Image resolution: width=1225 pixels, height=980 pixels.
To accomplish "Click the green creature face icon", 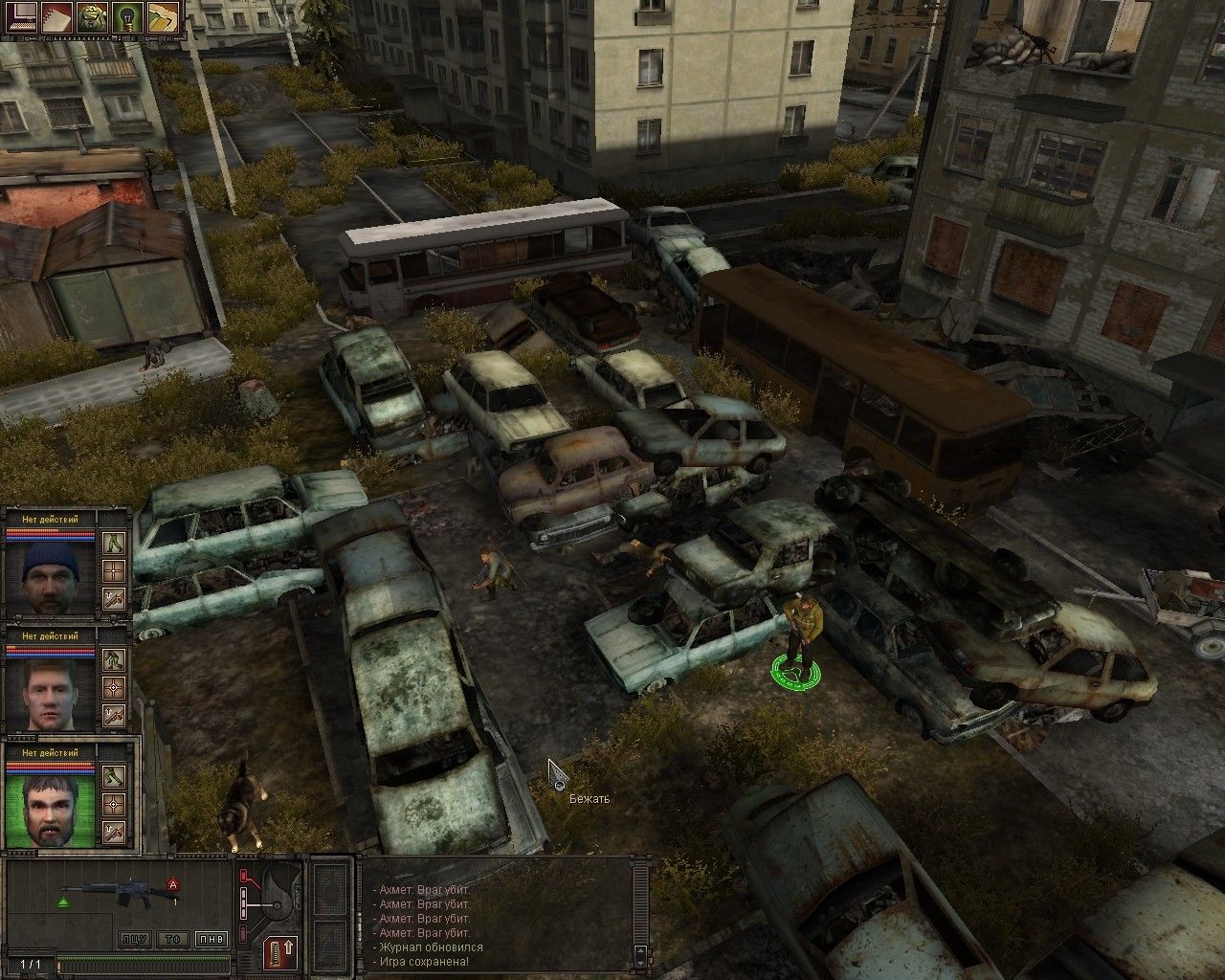I will click(x=92, y=17).
